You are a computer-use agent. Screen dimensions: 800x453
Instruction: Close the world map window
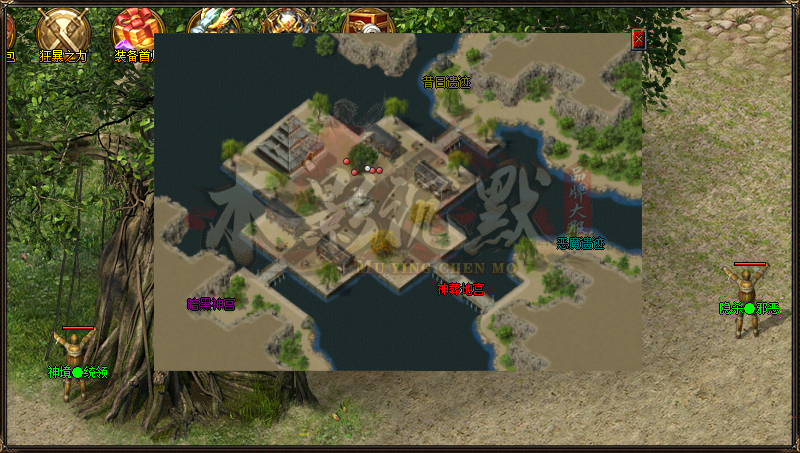[x=638, y=39]
